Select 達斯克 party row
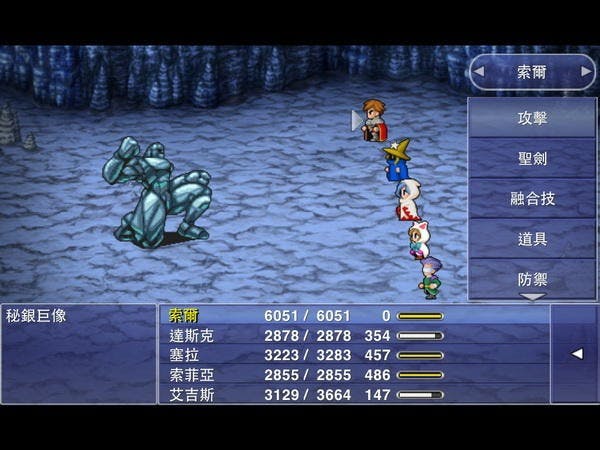600x450 pixels. coord(192,335)
